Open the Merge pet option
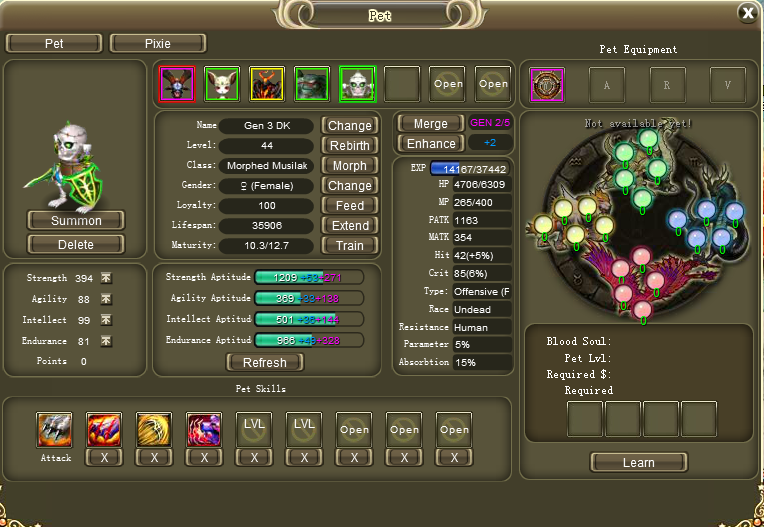 click(x=430, y=124)
